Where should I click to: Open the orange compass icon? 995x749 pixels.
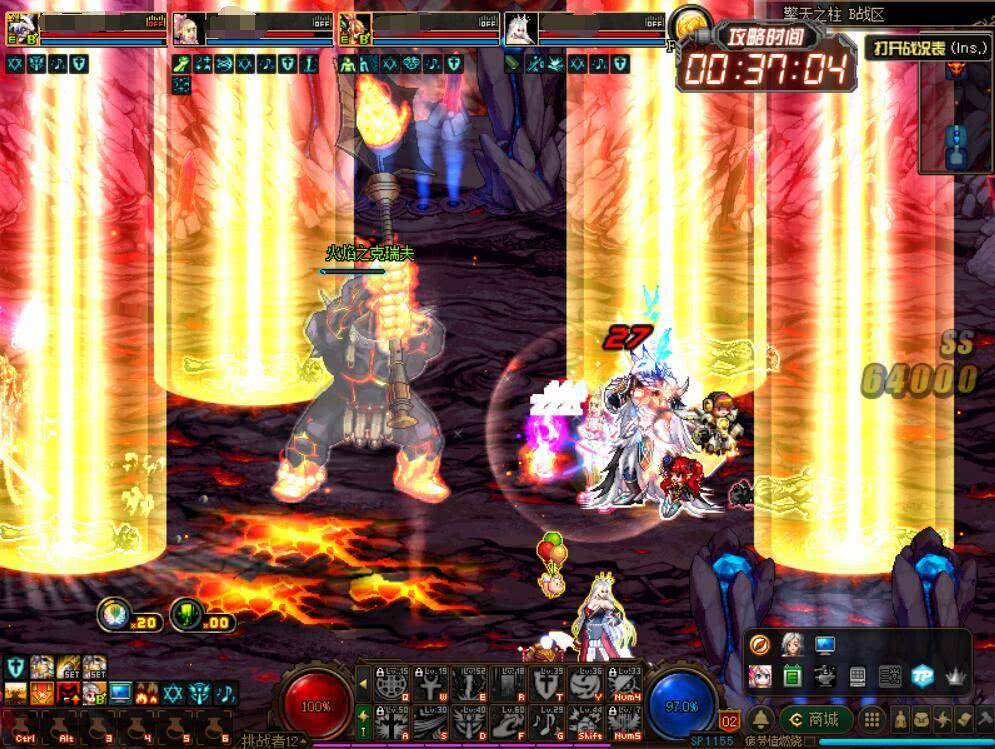coord(760,645)
